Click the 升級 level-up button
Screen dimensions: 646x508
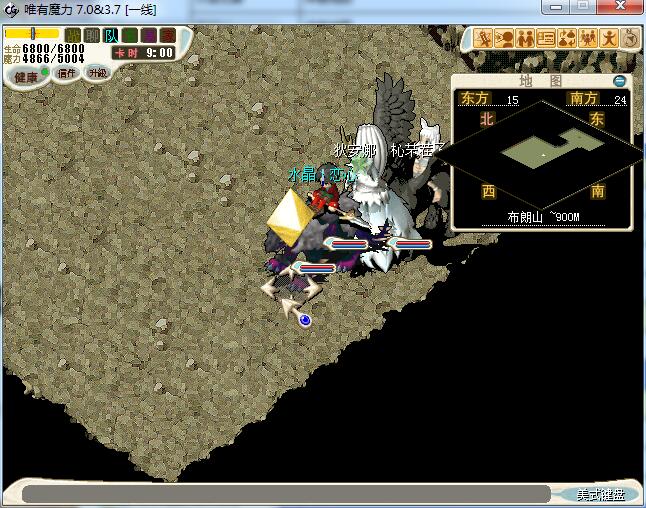tap(97, 73)
